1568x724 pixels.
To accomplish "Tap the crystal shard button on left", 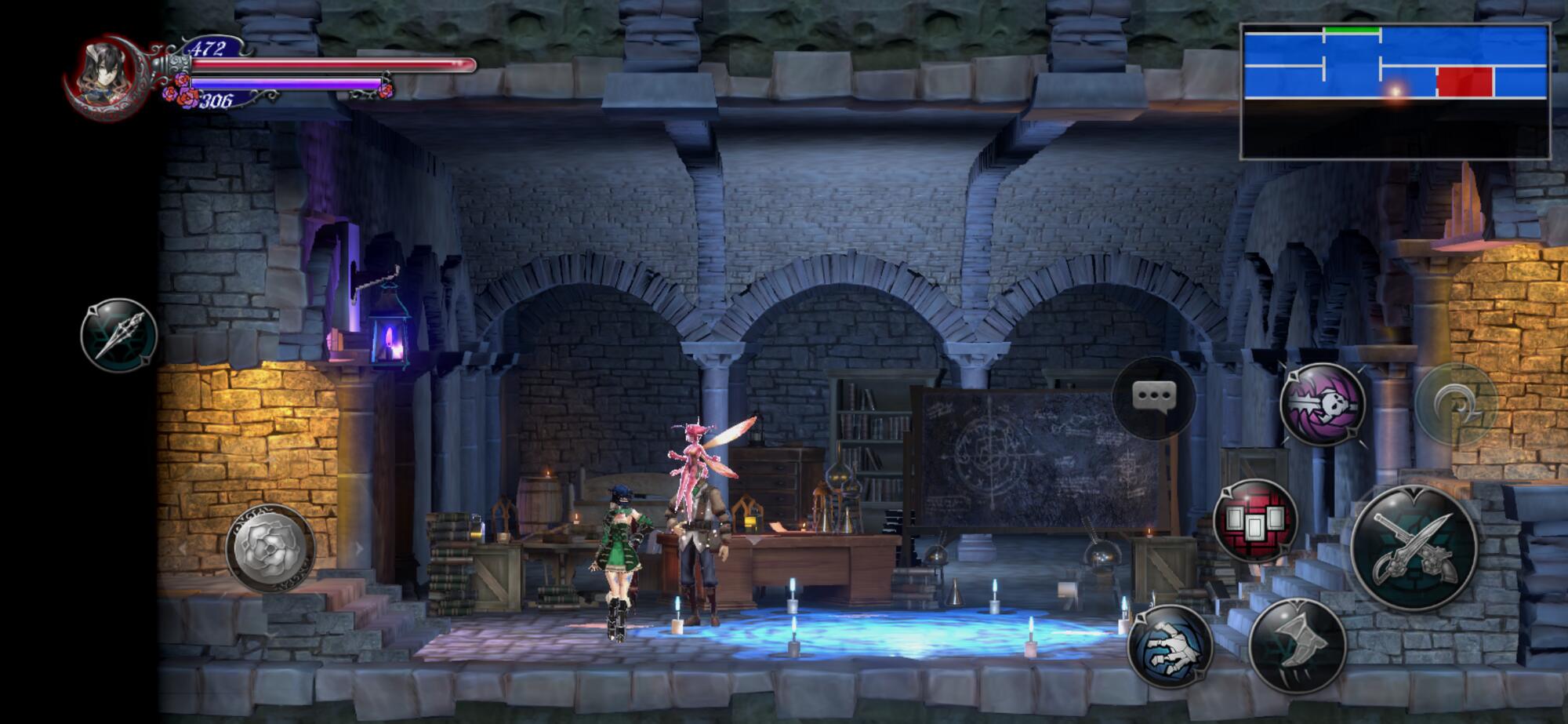I will 119,335.
